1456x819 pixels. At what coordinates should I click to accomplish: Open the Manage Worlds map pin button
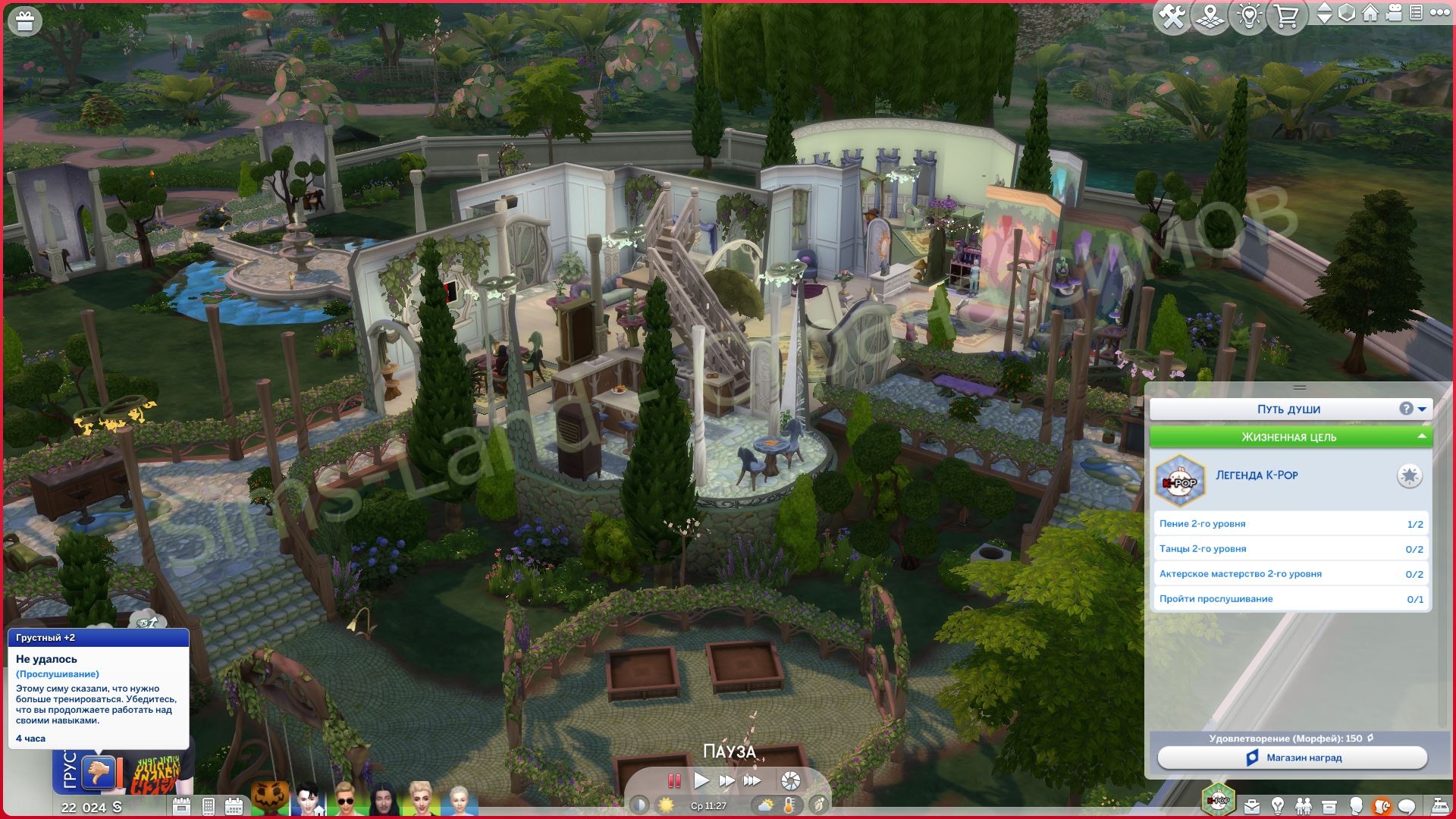(x=1210, y=17)
